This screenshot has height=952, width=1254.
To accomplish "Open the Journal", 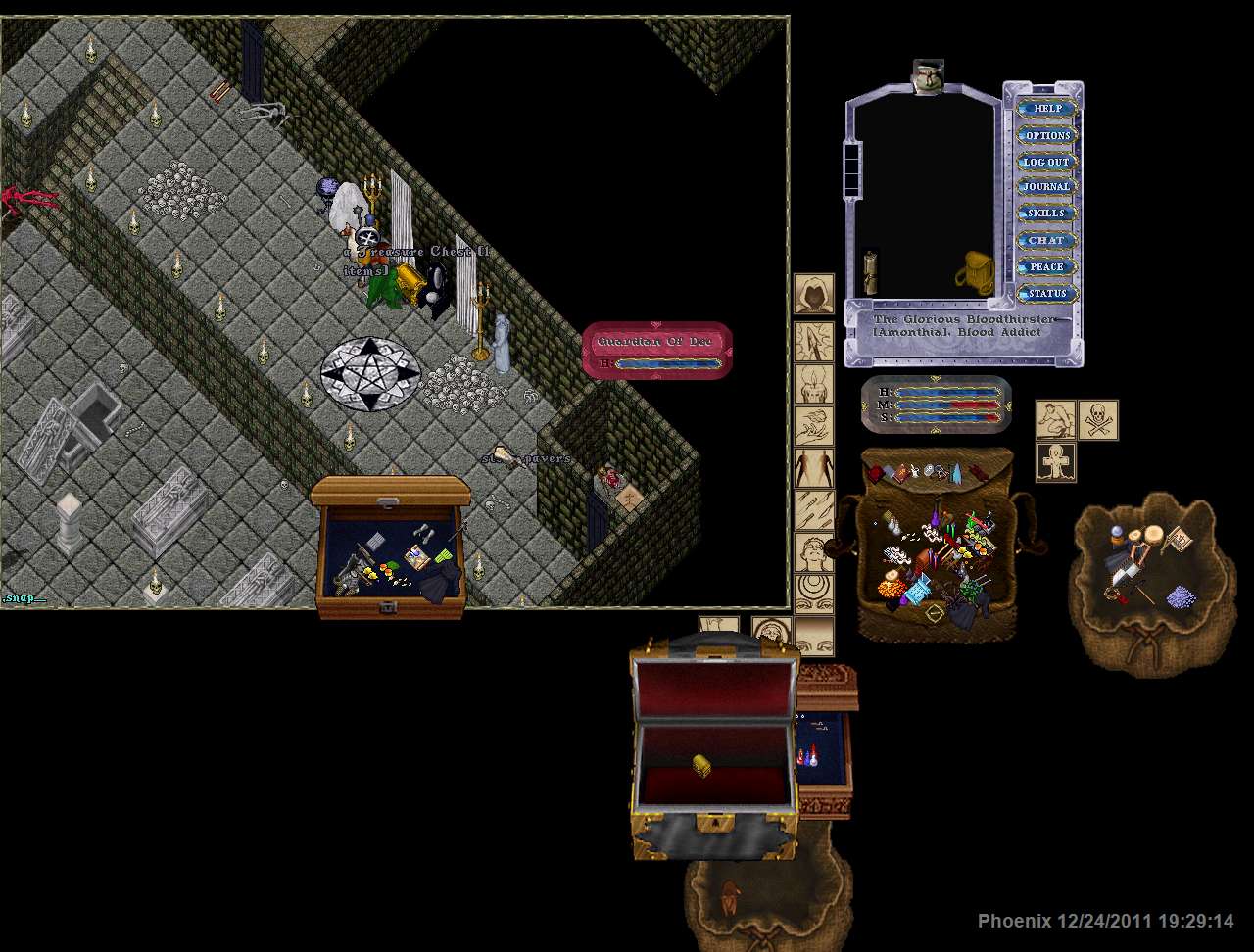I will [1047, 187].
